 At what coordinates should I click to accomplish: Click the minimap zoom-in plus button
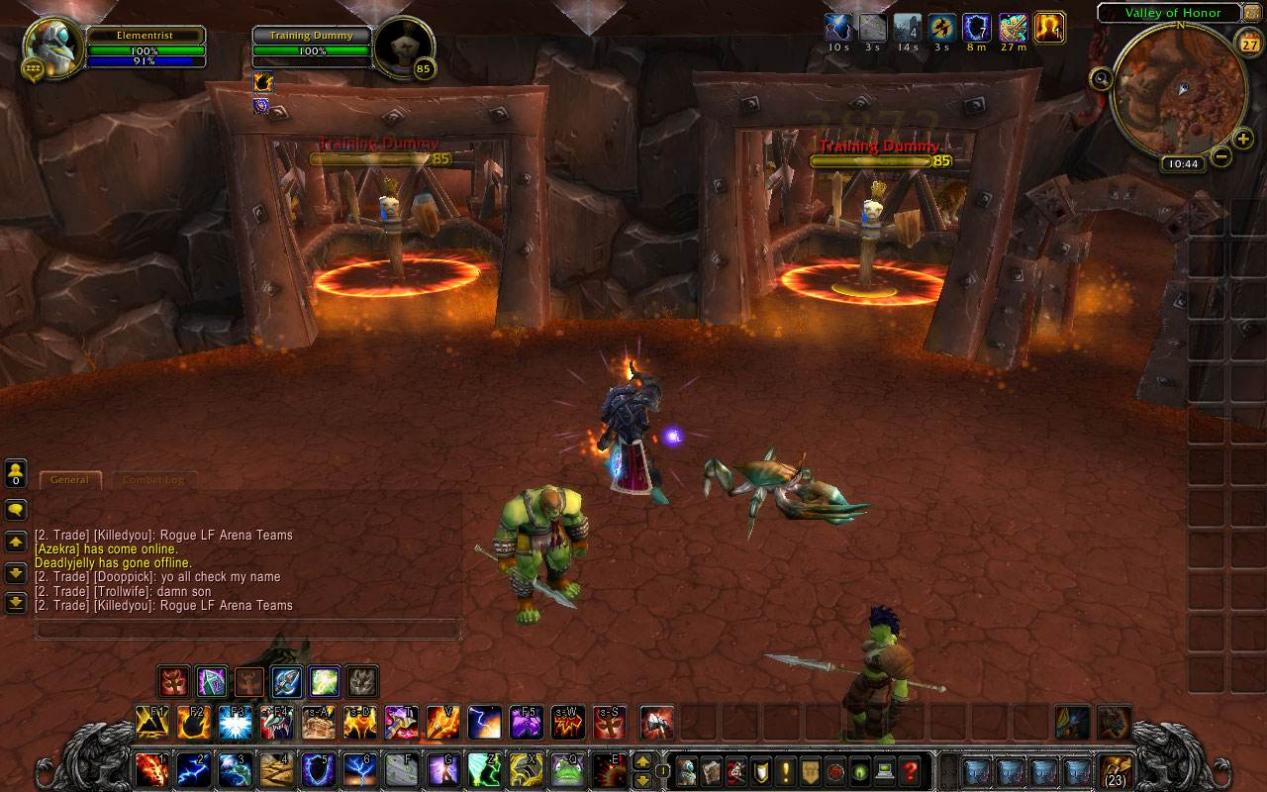(1243, 138)
